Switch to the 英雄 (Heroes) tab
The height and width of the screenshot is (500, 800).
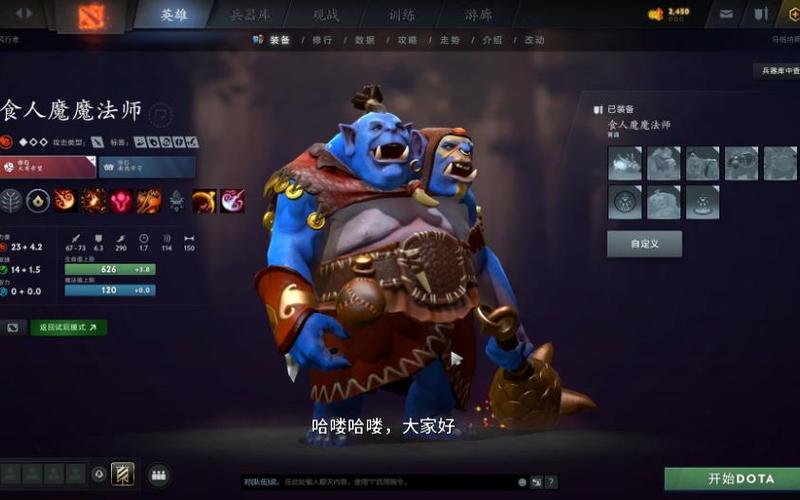(x=174, y=15)
